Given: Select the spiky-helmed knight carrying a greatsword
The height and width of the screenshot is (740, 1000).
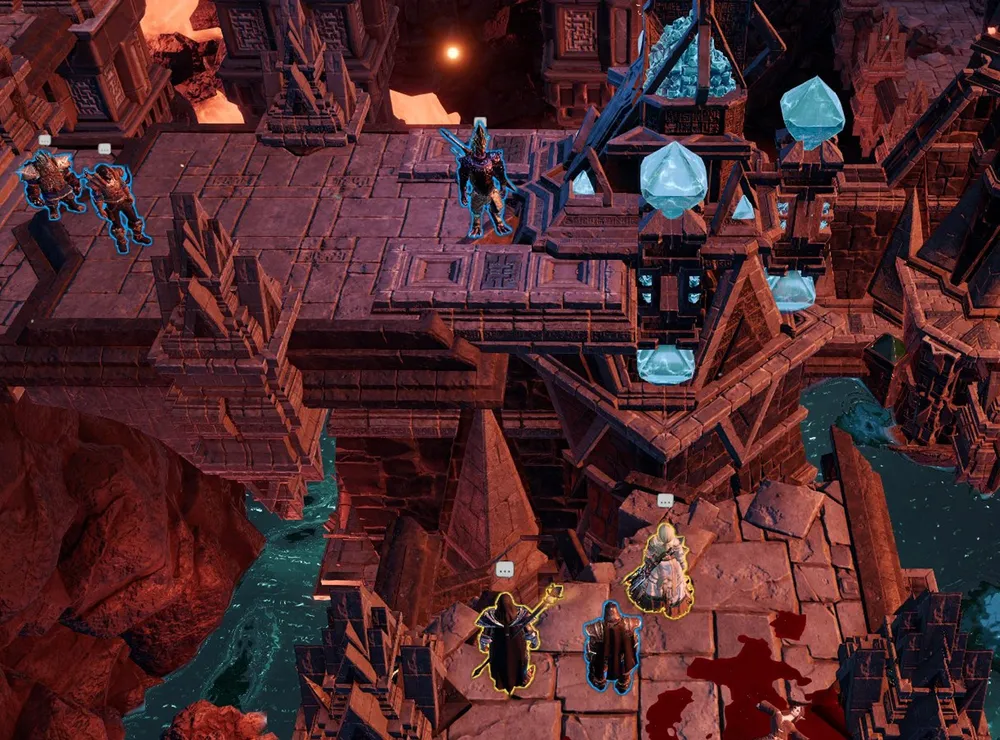Looking at the screenshot, I should click(x=484, y=182).
